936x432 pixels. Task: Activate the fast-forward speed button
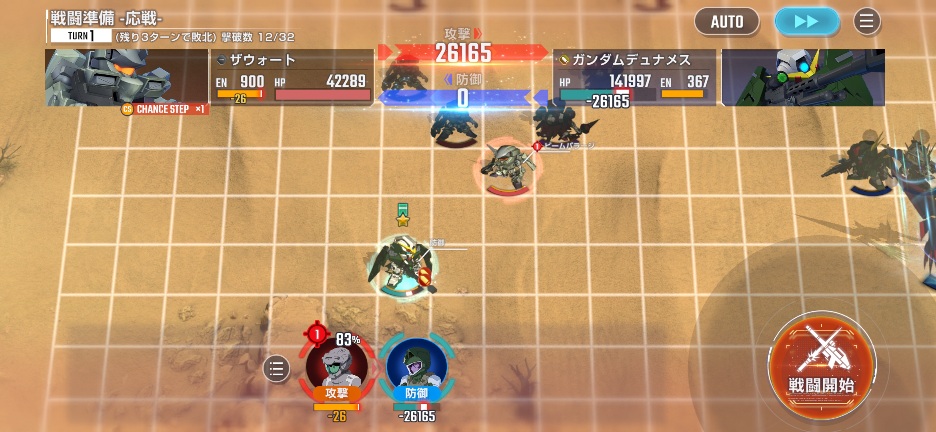click(806, 21)
